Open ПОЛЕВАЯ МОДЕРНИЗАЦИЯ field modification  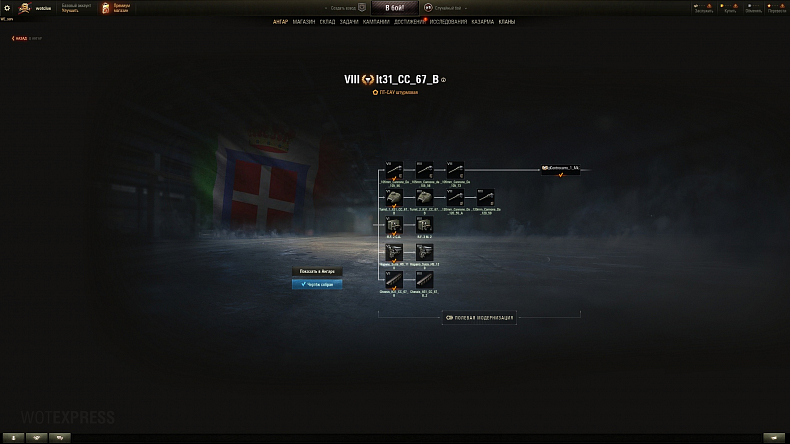point(480,318)
